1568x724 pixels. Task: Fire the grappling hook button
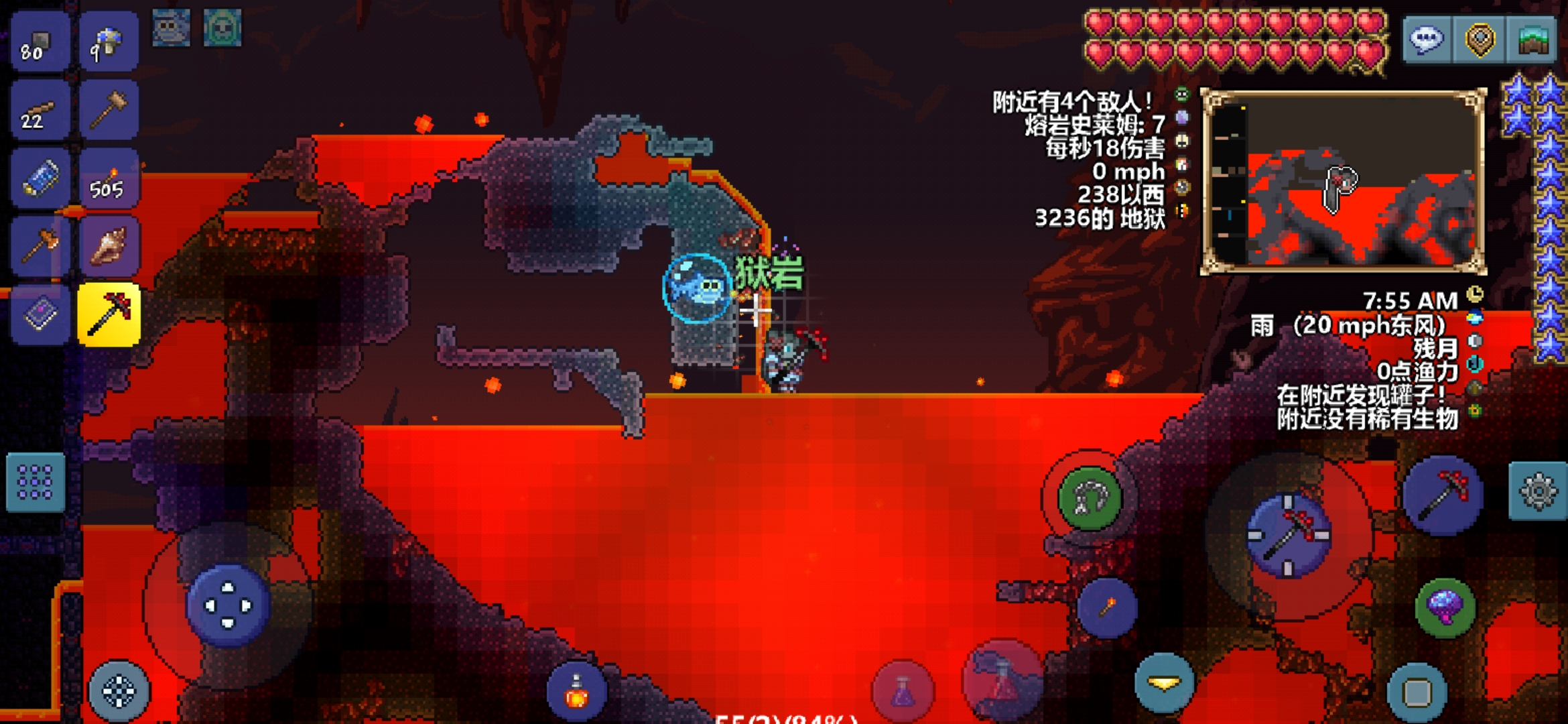tap(1090, 498)
